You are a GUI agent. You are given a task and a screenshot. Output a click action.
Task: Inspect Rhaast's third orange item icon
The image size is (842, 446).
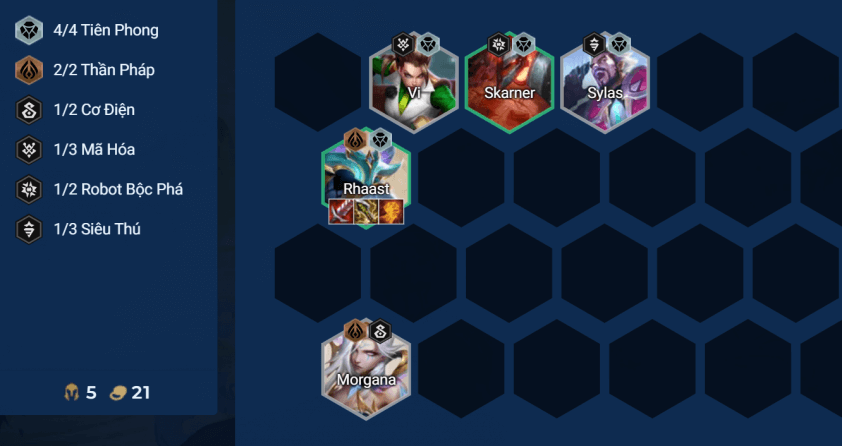click(391, 212)
